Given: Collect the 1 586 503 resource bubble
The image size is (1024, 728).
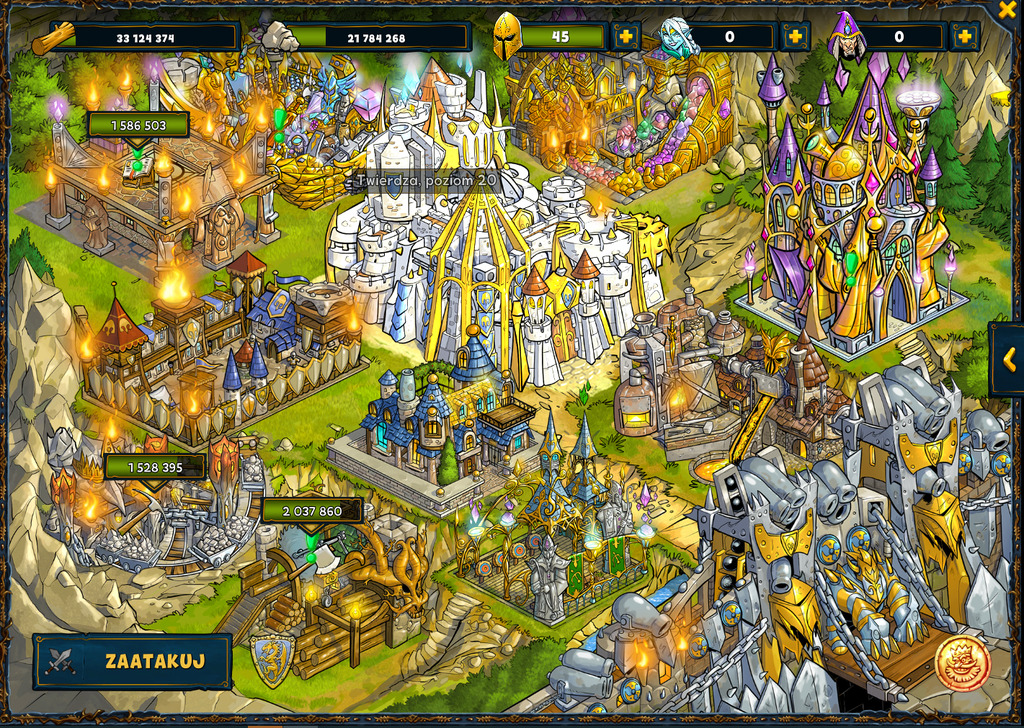Looking at the screenshot, I should [138, 126].
